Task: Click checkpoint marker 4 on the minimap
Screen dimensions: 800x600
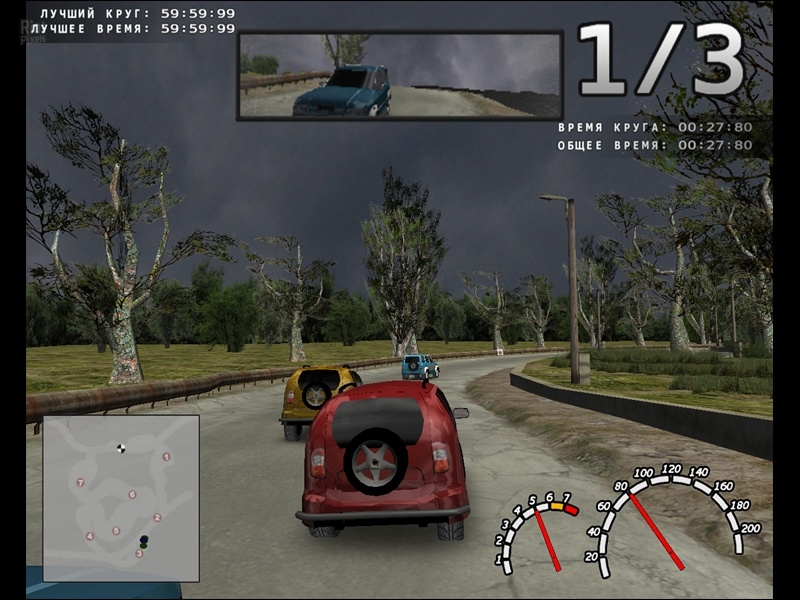Action: click(90, 536)
